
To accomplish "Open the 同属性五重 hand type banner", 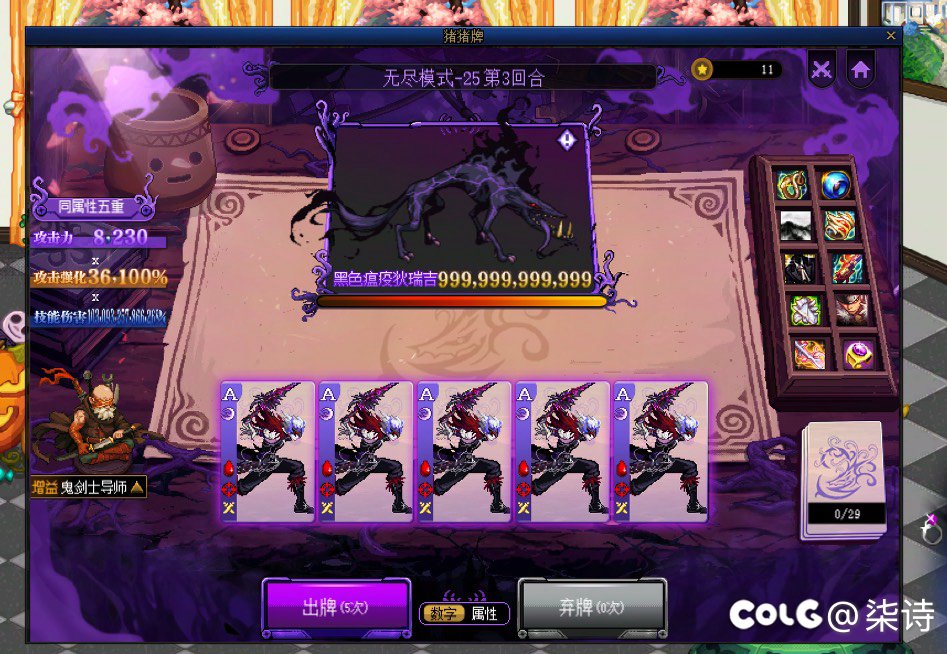I will coord(91,207).
